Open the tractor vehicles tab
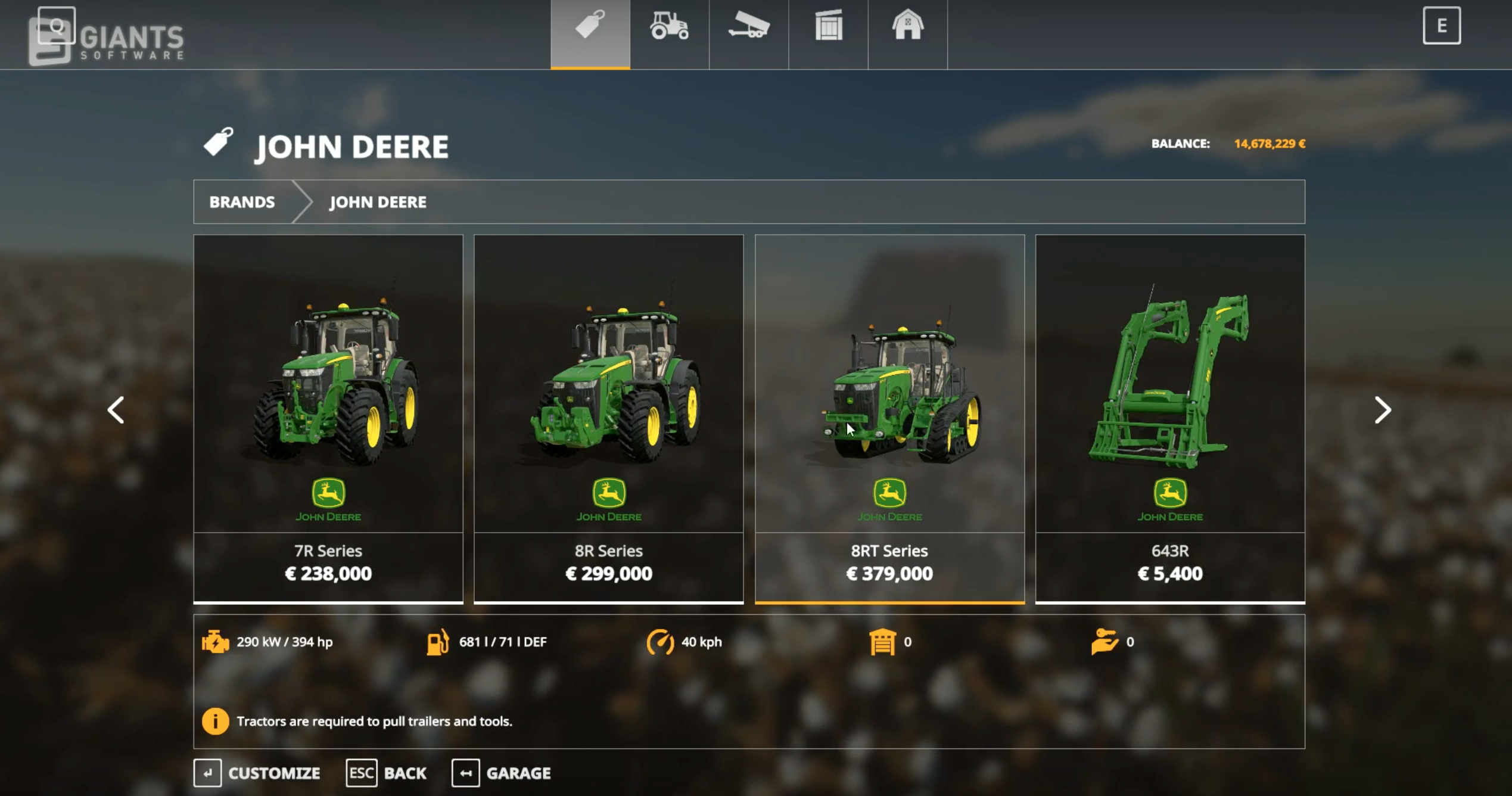 (x=669, y=28)
